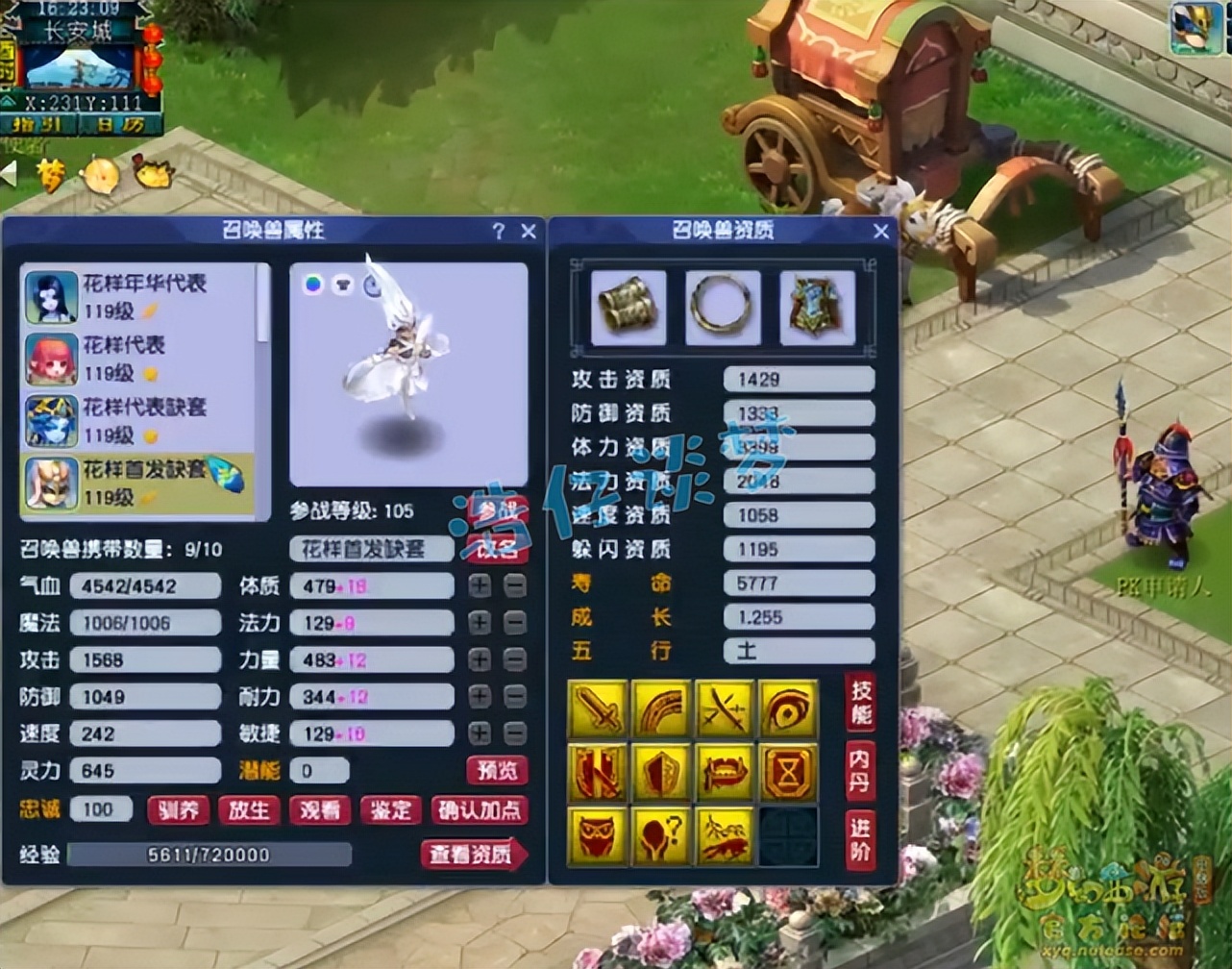Switch to the 进阶 tab
Viewport: 1232px width, 969px height.
(860, 838)
